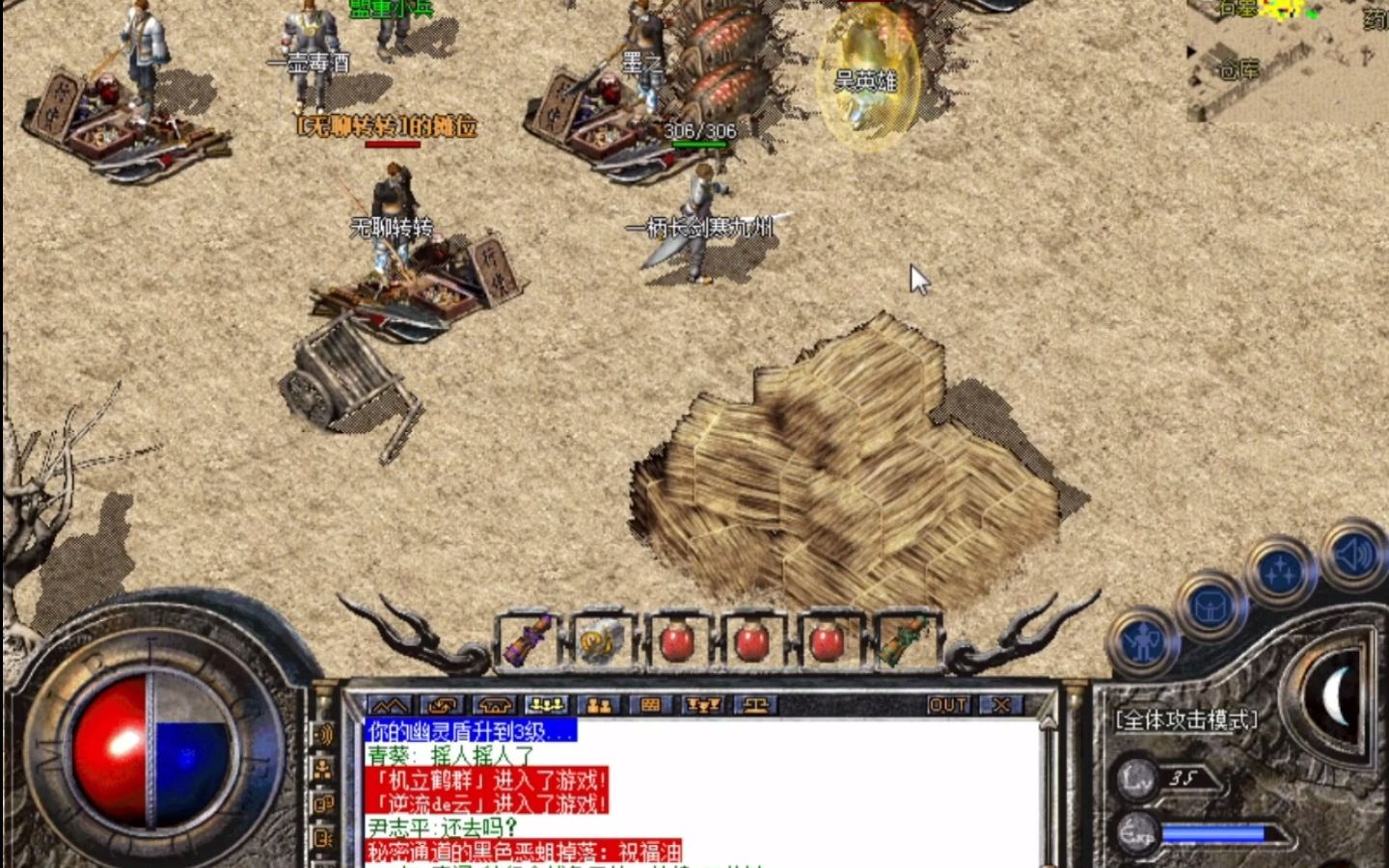The image size is (1389, 868).
Task: Click the trade arrows icon in the chat toolbar
Action: (x=443, y=706)
